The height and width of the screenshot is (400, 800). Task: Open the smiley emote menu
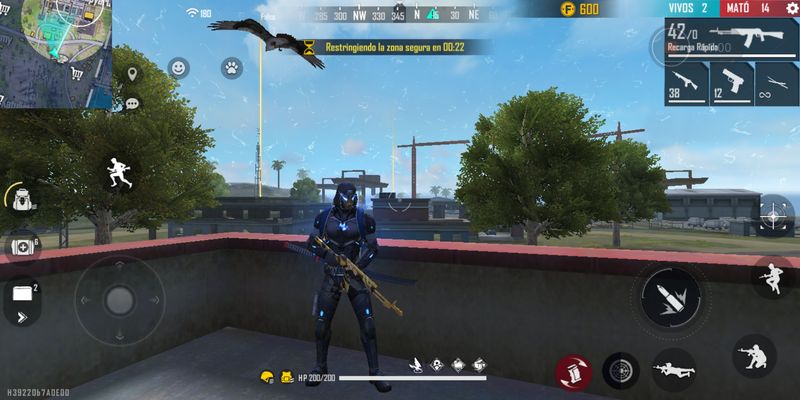coord(178,68)
